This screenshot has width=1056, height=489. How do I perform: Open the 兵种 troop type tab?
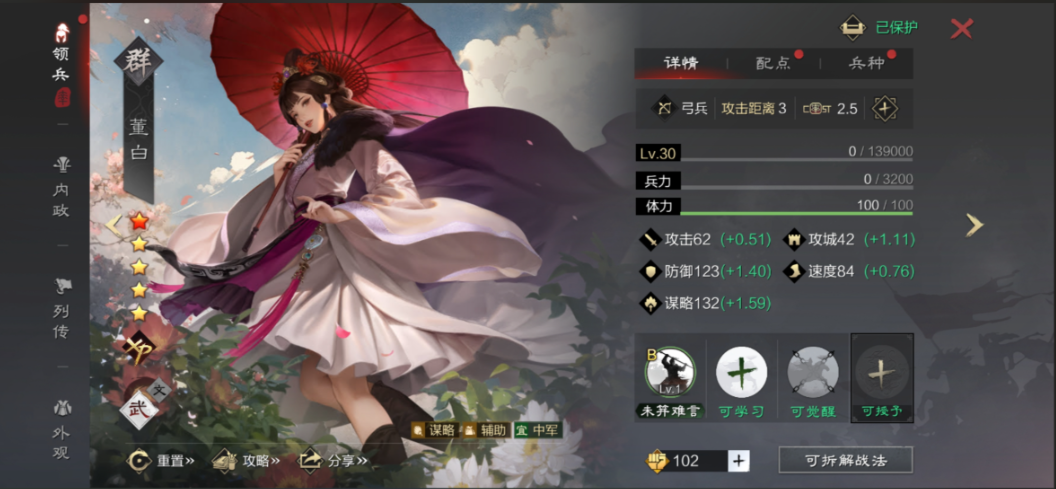tap(866, 63)
